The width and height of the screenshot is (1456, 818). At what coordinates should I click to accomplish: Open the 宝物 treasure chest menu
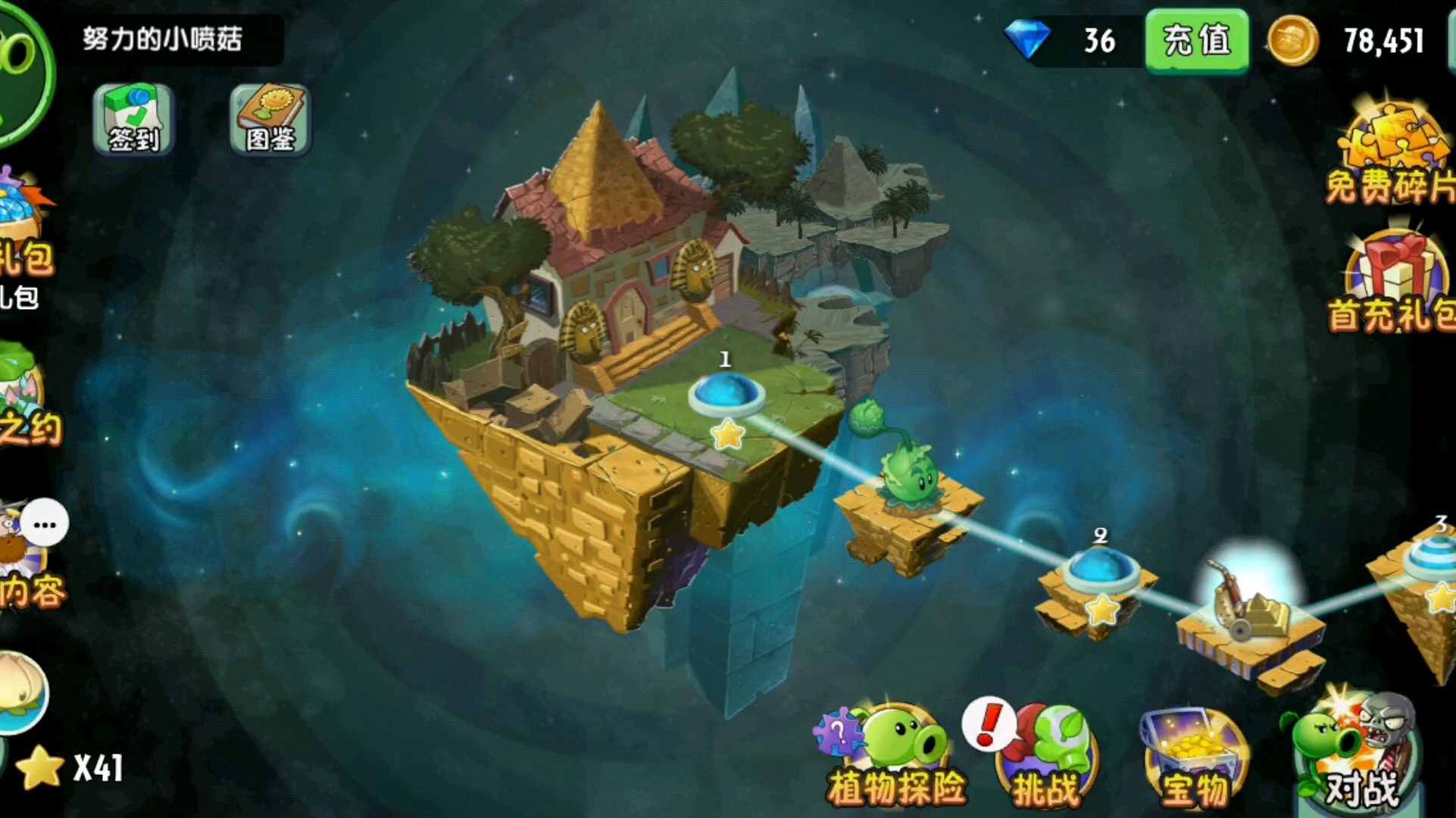click(1193, 757)
